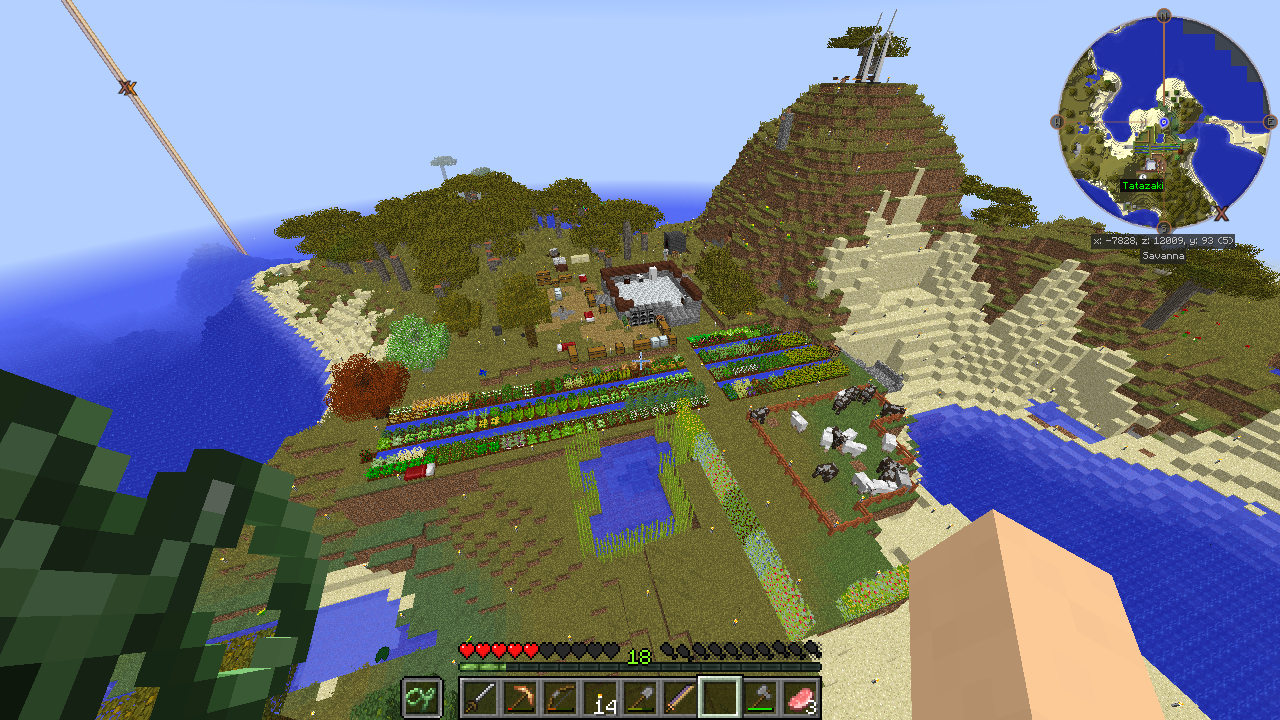The width and height of the screenshot is (1280, 720).
Task: Open the circular minimap
Action: point(1164,122)
